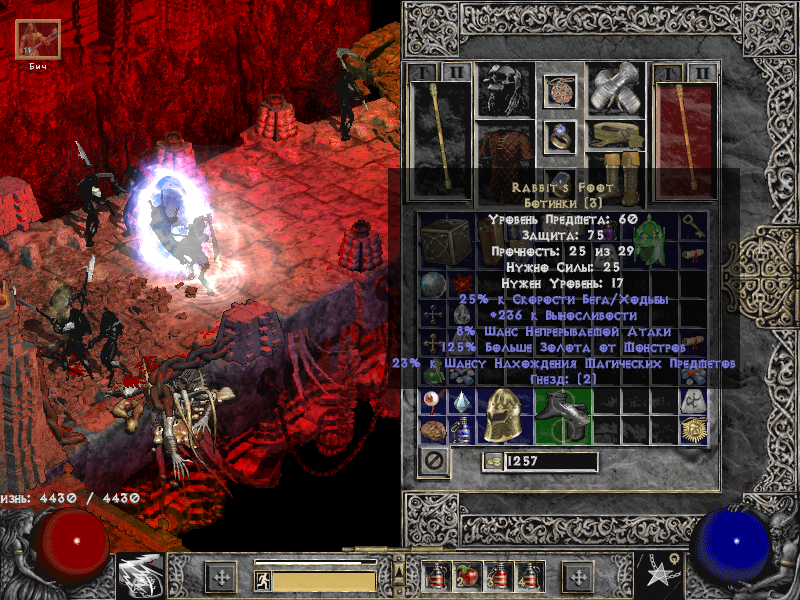The width and height of the screenshot is (800, 600).
Task: Toggle the run/walk button on the bottom bar
Action: (x=264, y=580)
